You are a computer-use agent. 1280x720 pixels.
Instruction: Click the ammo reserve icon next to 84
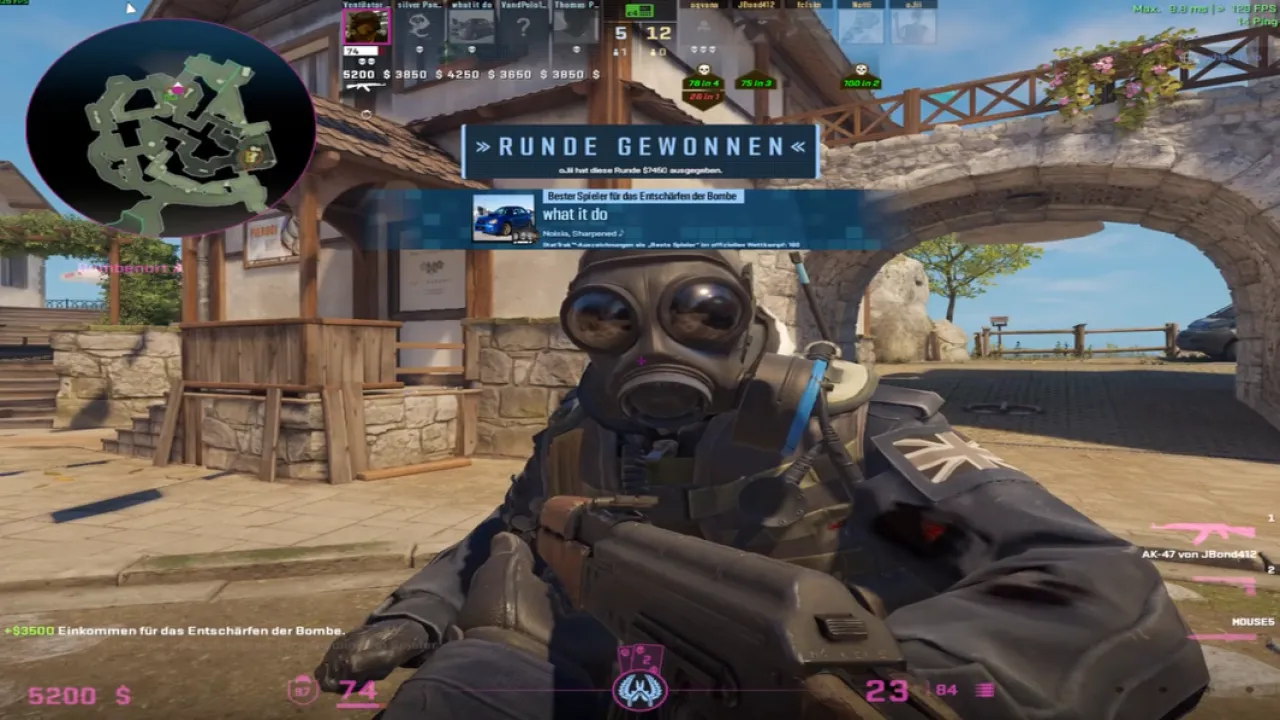coord(984,691)
